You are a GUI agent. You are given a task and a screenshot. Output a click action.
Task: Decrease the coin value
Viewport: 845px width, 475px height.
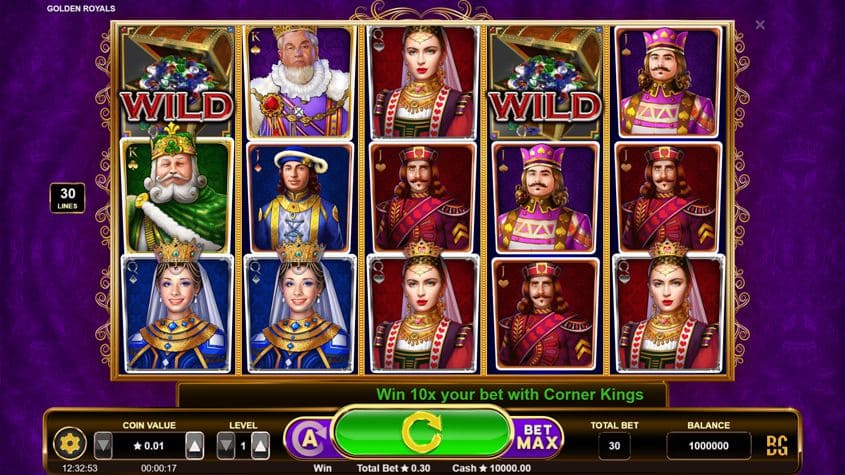coord(103,444)
